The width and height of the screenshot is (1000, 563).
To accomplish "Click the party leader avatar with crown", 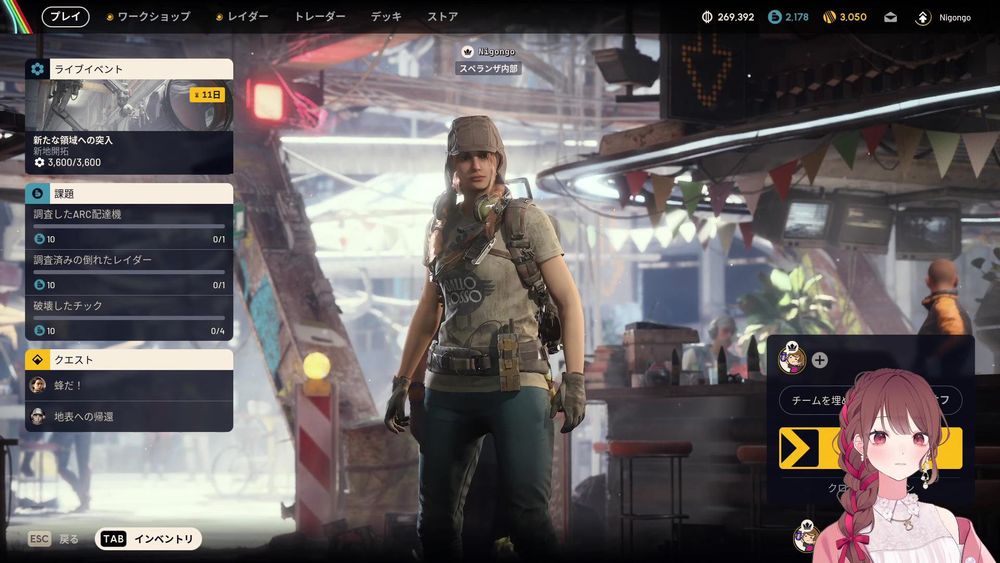I will point(791,359).
